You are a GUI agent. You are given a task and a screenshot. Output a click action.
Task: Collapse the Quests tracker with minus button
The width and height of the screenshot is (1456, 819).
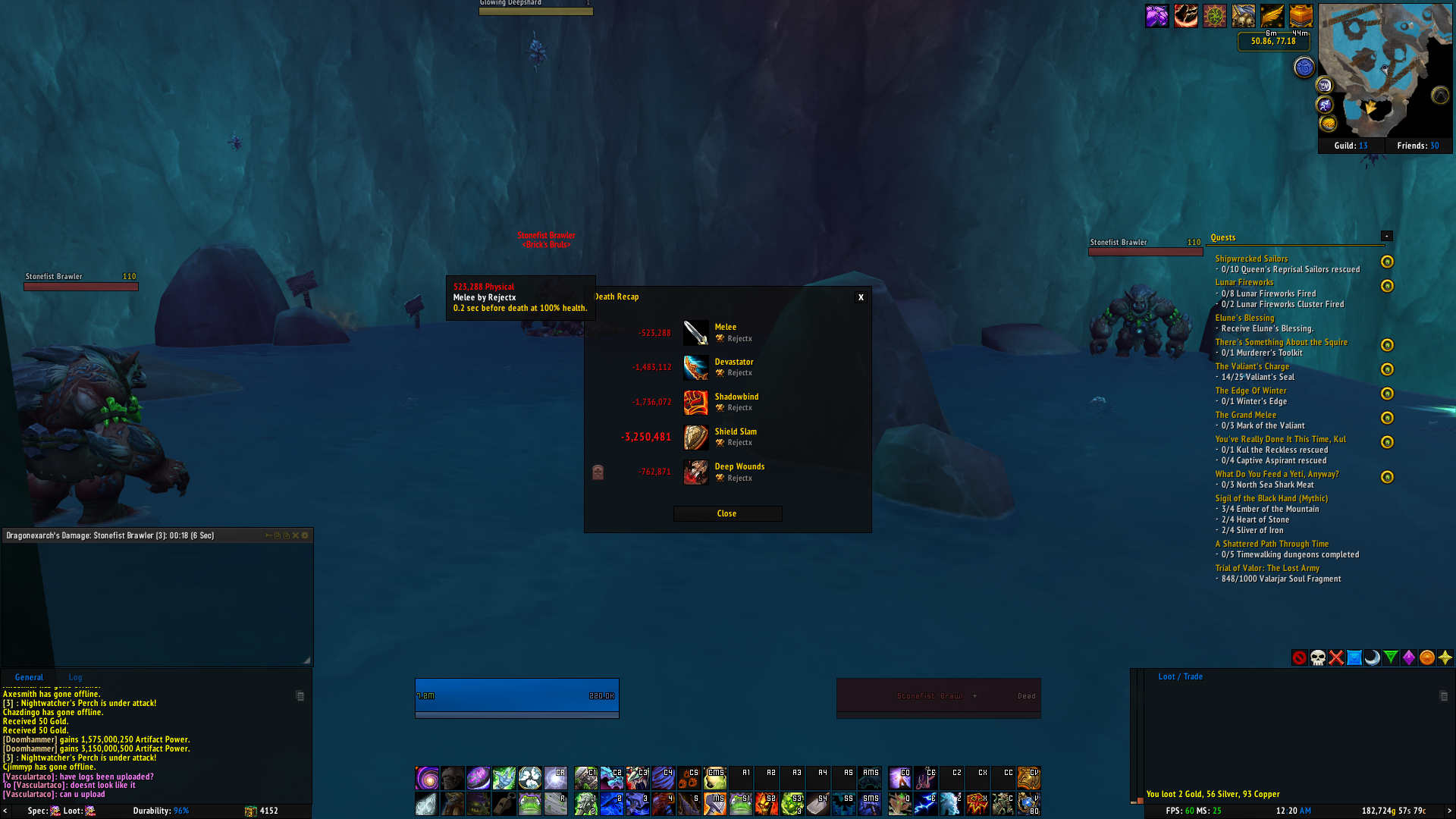pos(1387,236)
